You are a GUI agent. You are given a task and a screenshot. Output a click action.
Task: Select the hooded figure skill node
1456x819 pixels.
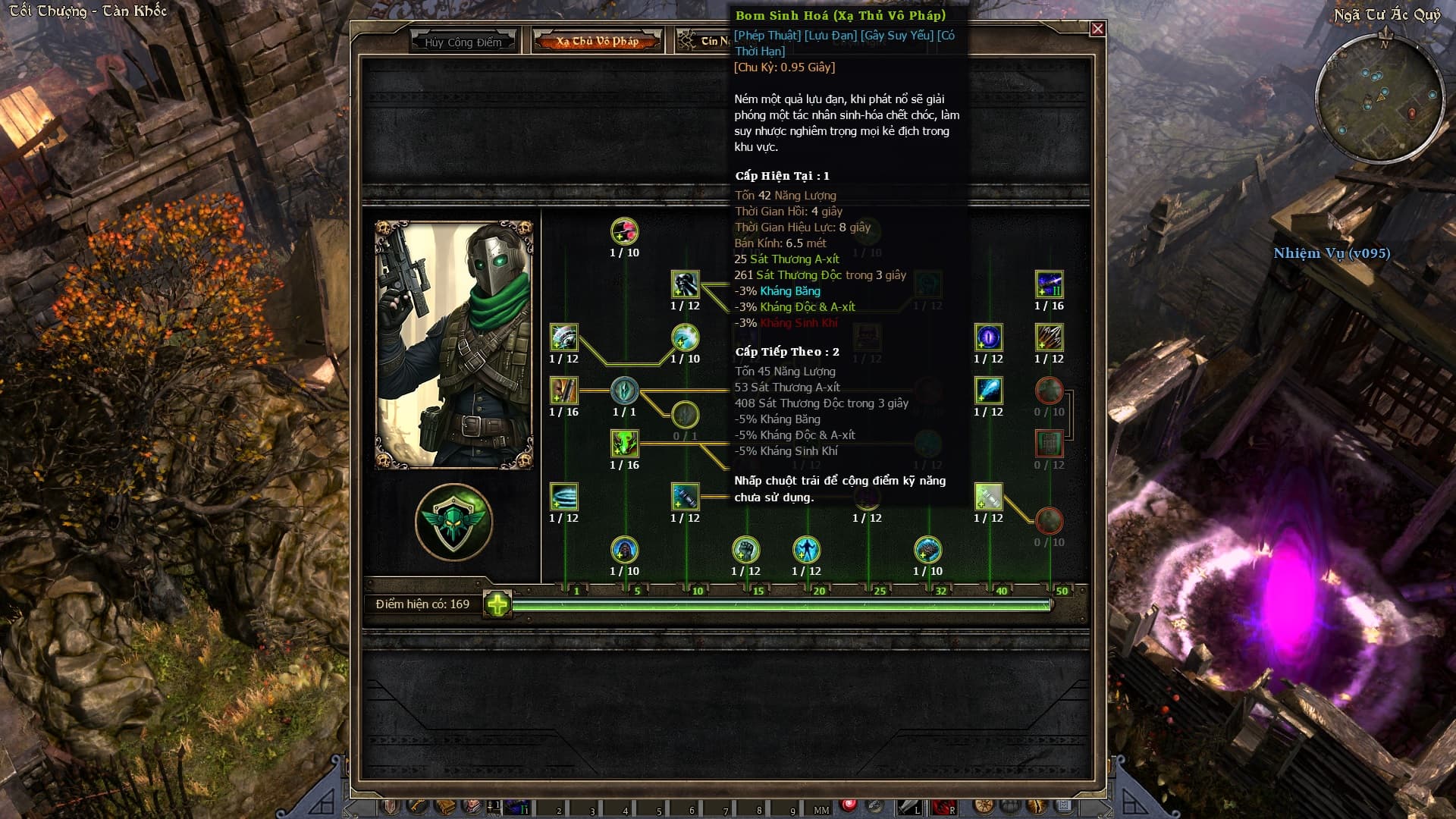[624, 550]
